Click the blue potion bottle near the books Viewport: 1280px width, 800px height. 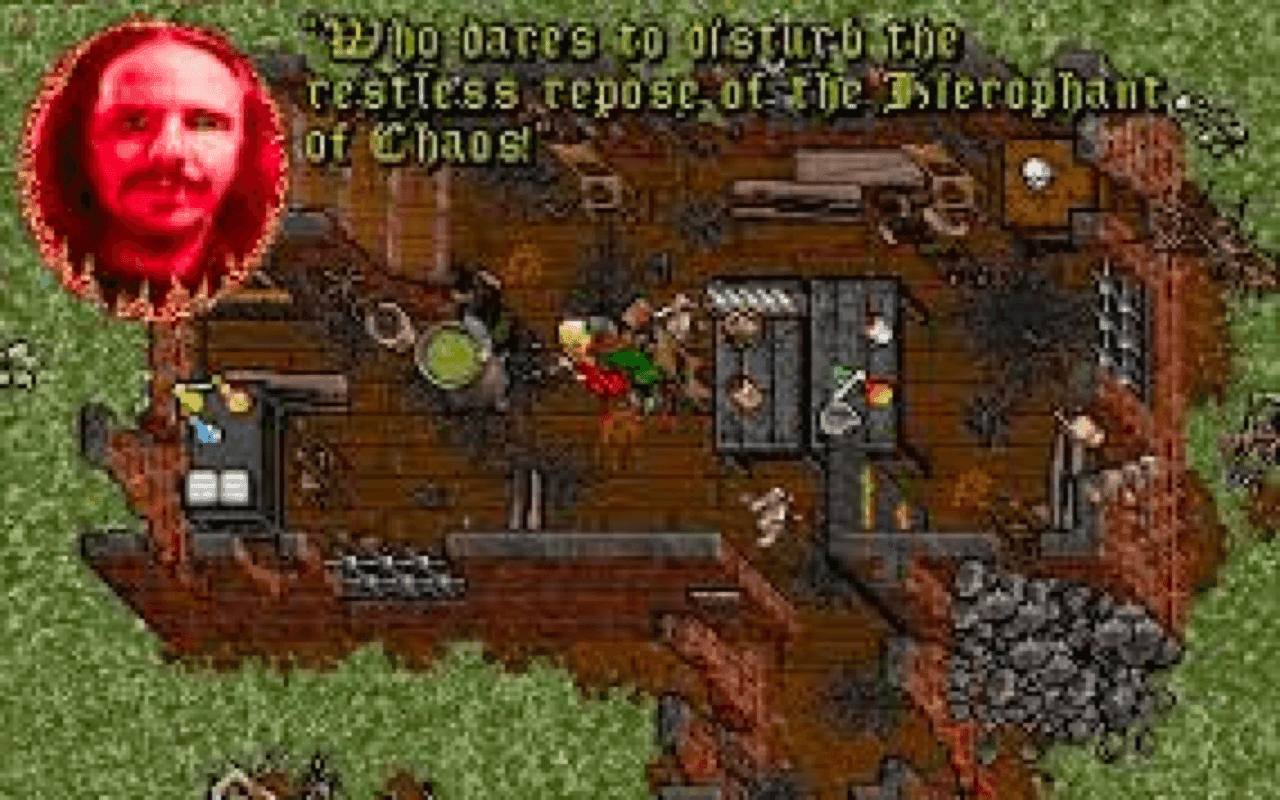click(204, 432)
